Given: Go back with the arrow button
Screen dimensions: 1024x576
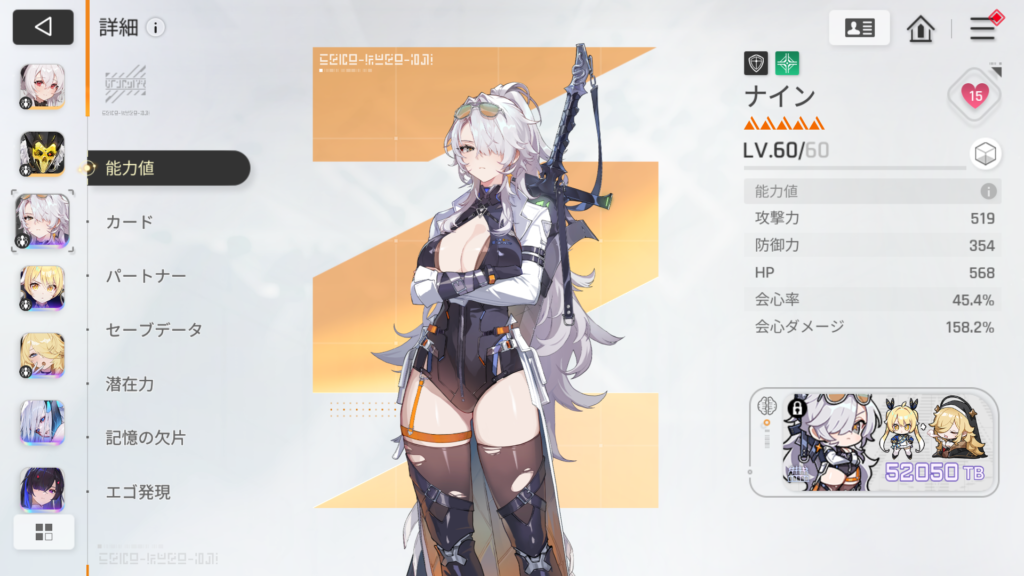Looking at the screenshot, I should [x=43, y=27].
